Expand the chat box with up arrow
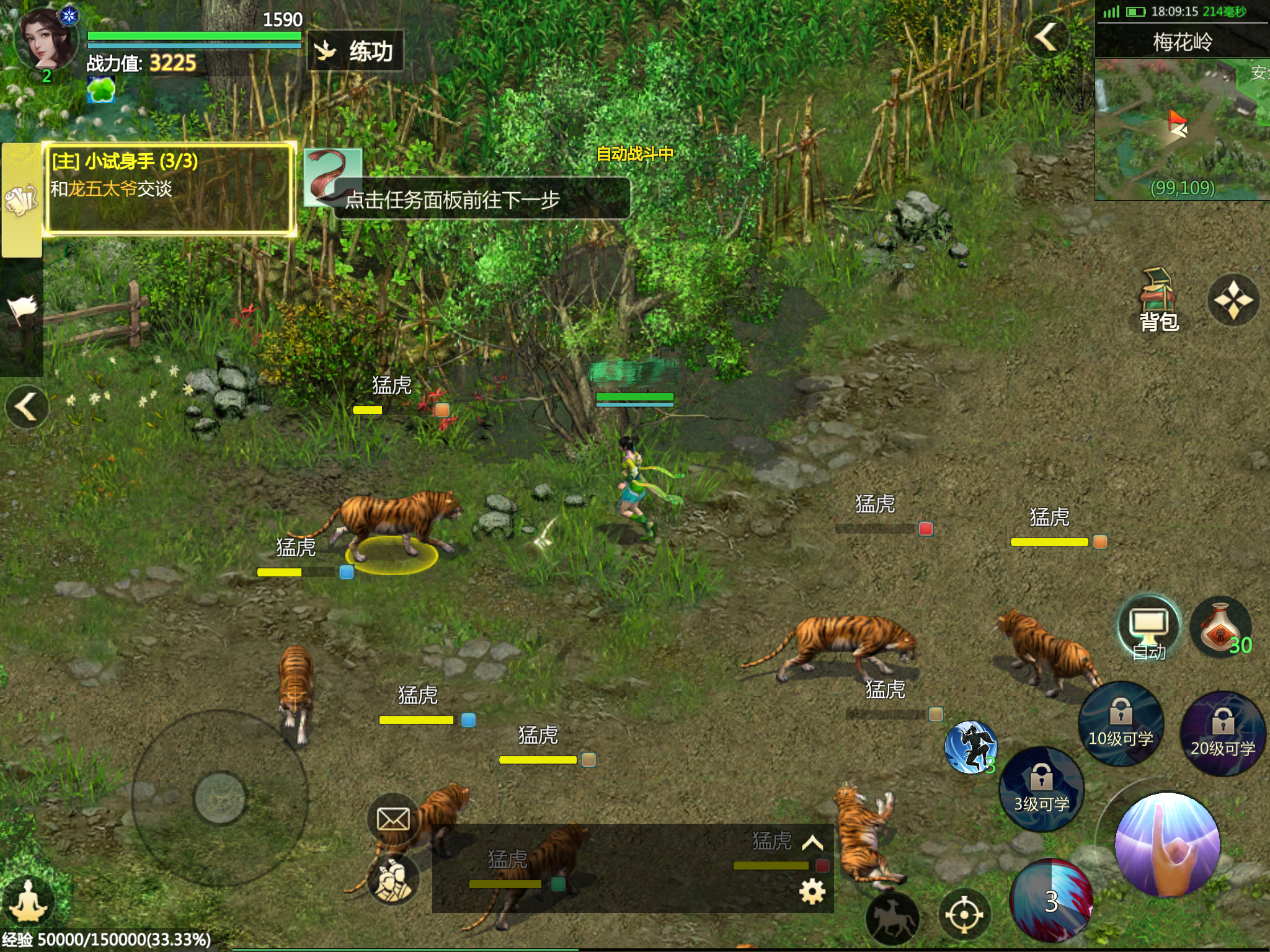The height and width of the screenshot is (952, 1270). click(812, 843)
